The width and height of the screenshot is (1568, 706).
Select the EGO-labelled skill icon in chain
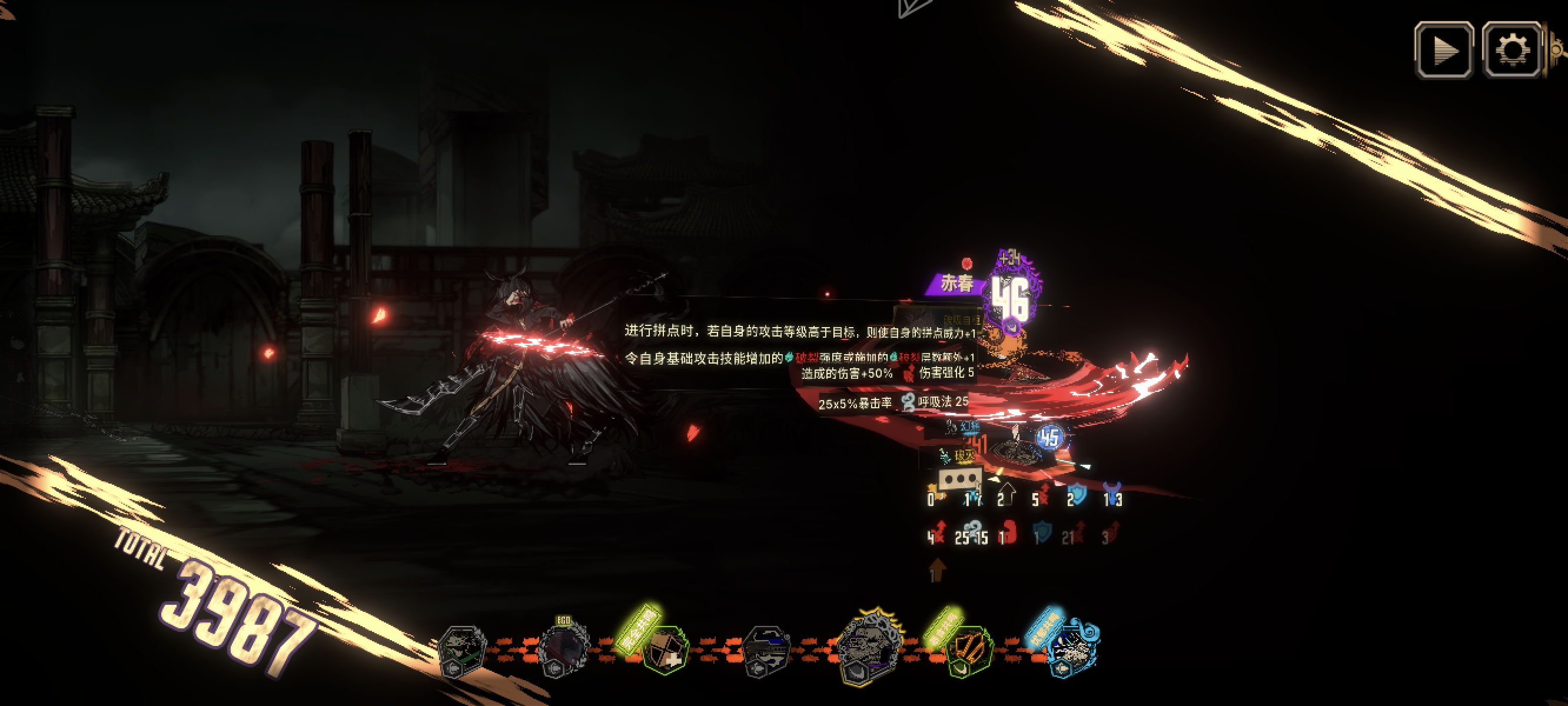(563, 649)
